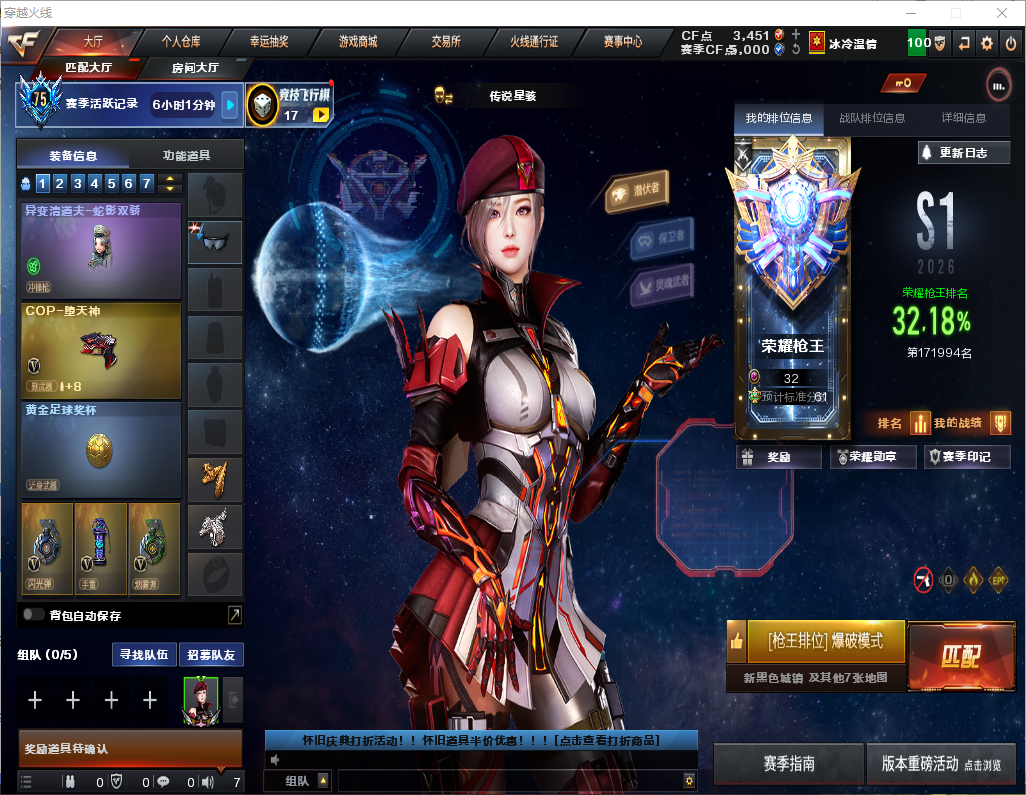
Task: Select the COP-傲天神 weapon slot
Action: [x=101, y=350]
